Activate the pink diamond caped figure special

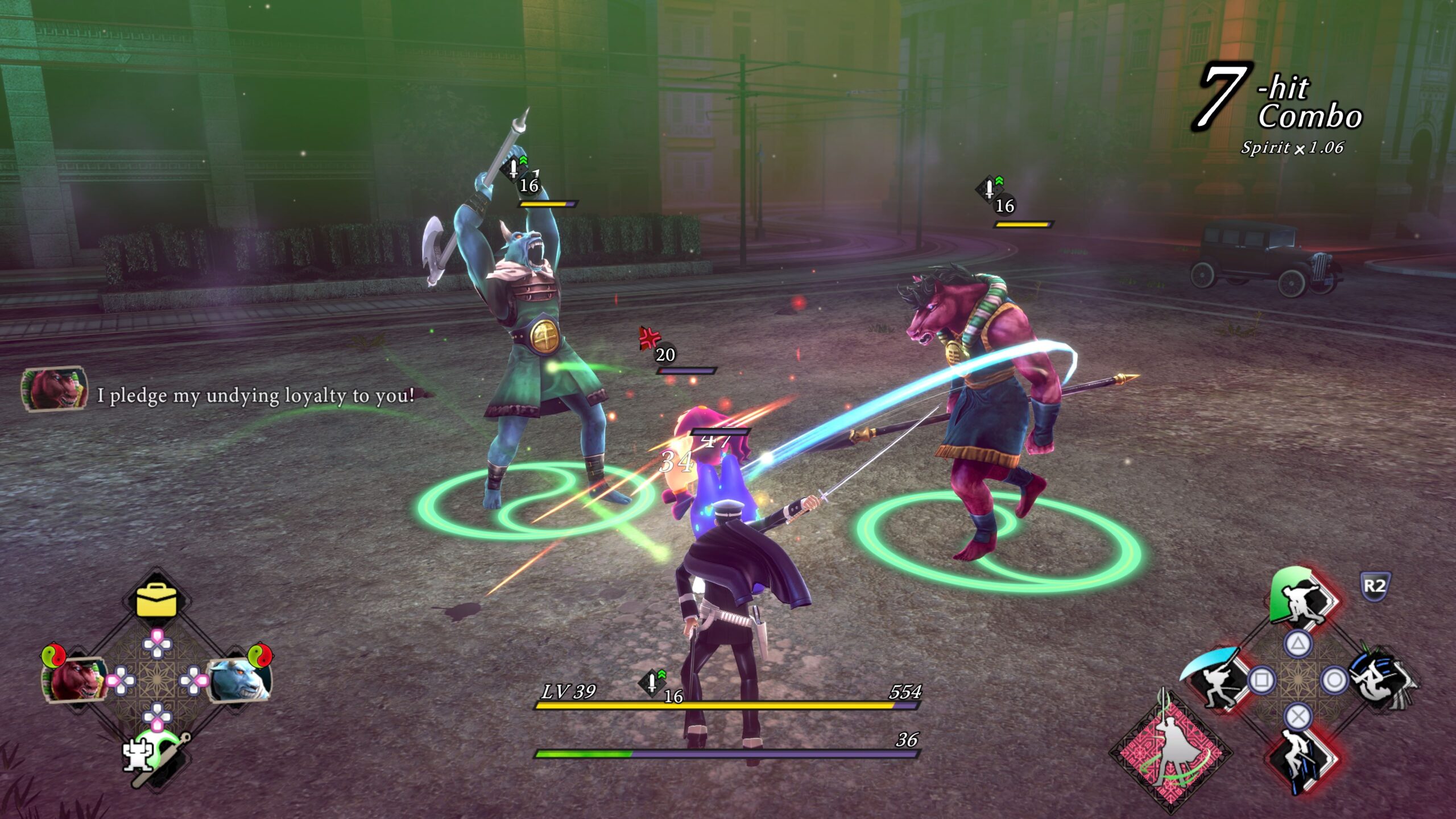click(x=1172, y=752)
